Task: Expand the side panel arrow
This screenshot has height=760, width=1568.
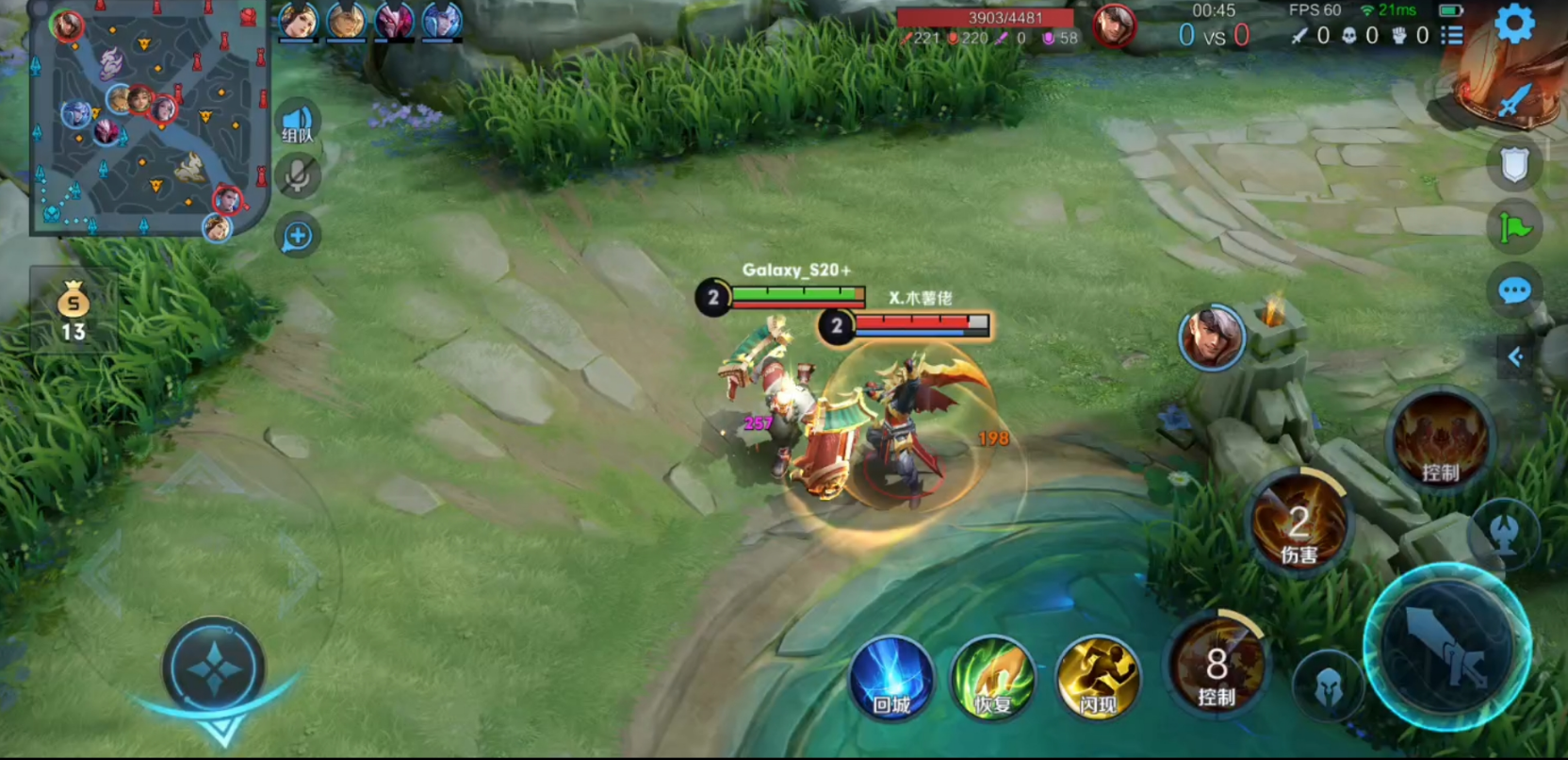Action: point(1516,356)
